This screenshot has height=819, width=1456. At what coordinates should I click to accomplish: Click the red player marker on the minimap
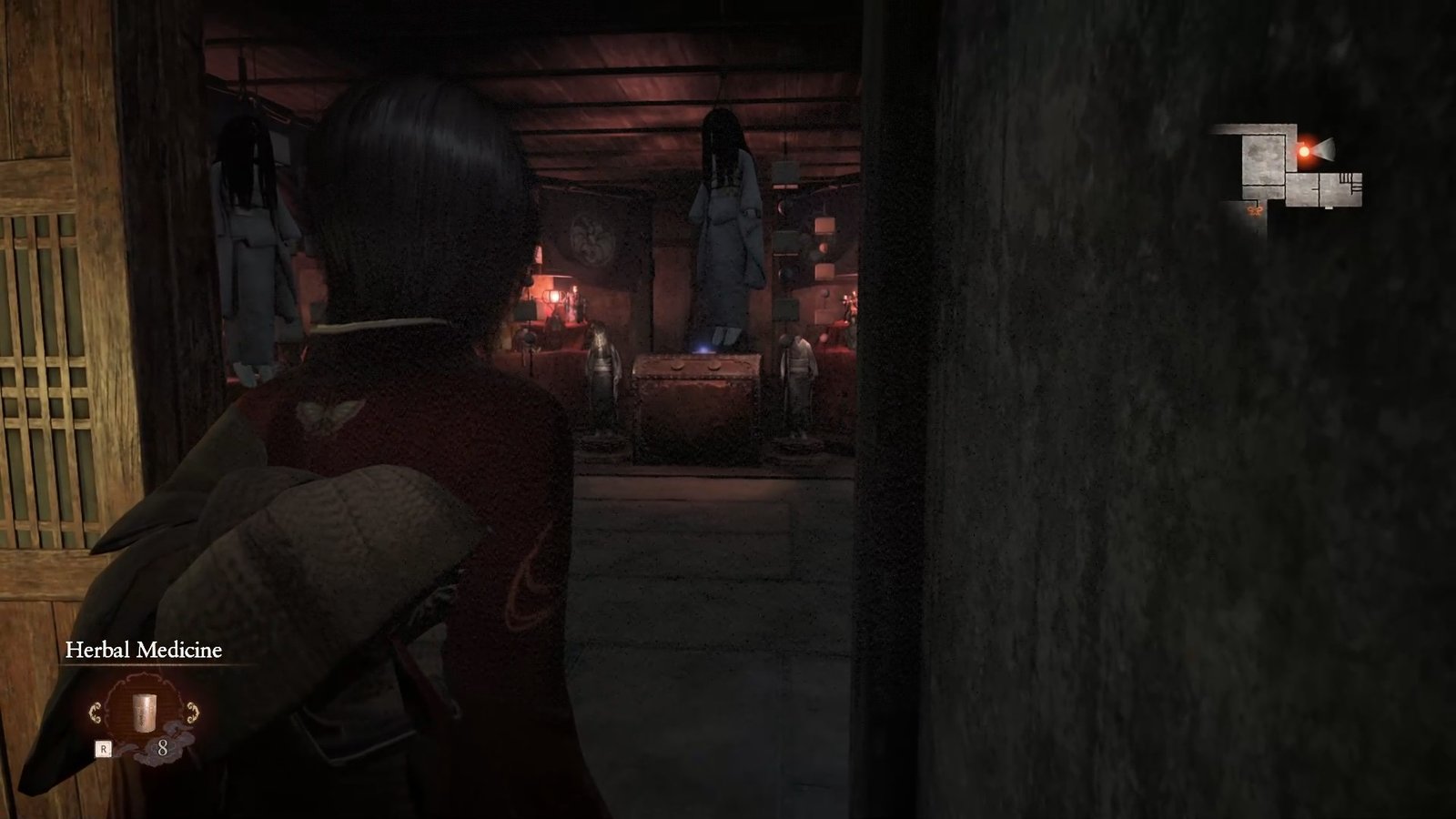pyautogui.click(x=1304, y=151)
